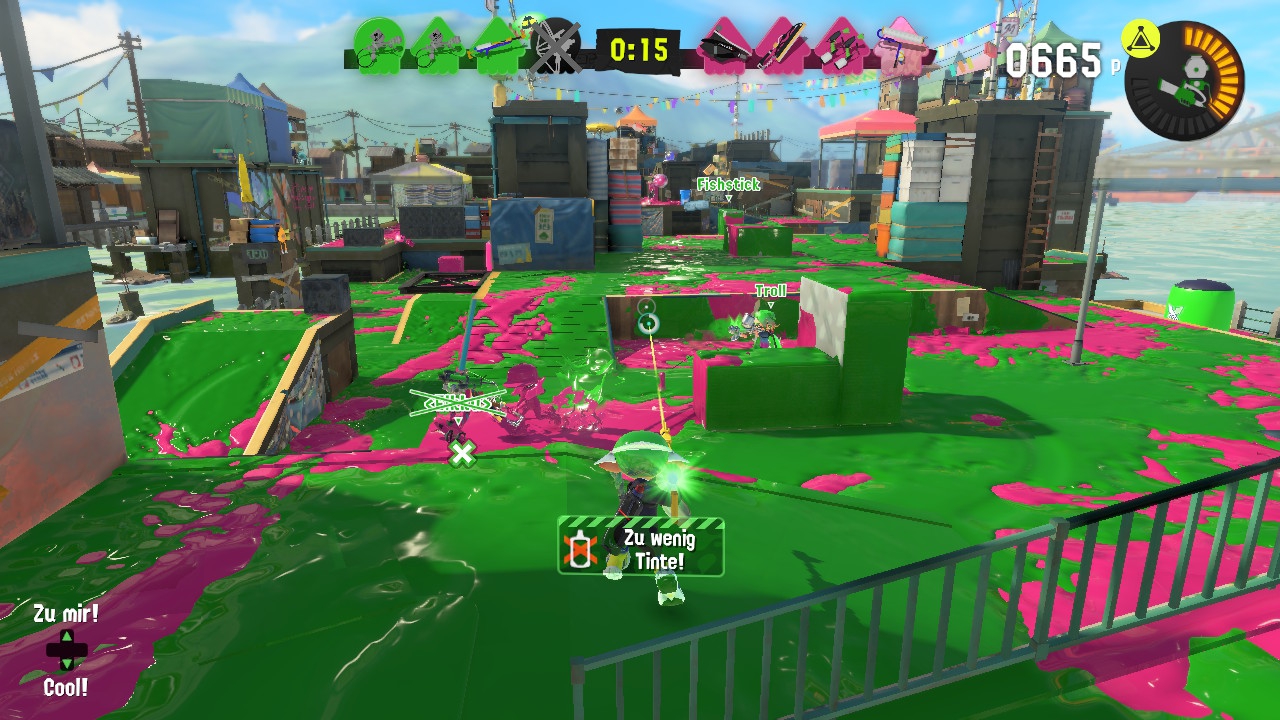Select the yellow sub-weapon triangle badge
The image size is (1280, 720).
point(1140,40)
